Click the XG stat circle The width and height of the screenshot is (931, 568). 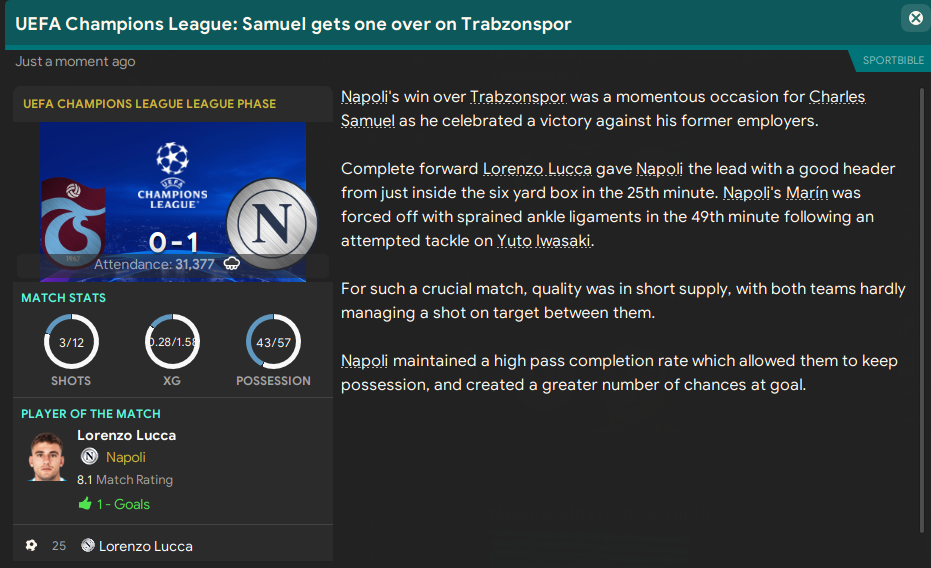172,343
